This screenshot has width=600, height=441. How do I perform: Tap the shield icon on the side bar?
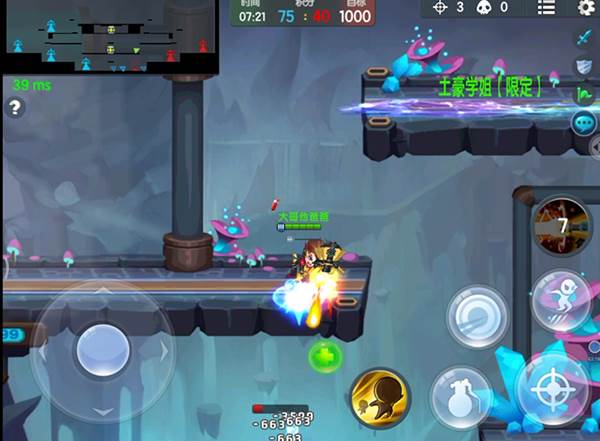pos(584,66)
